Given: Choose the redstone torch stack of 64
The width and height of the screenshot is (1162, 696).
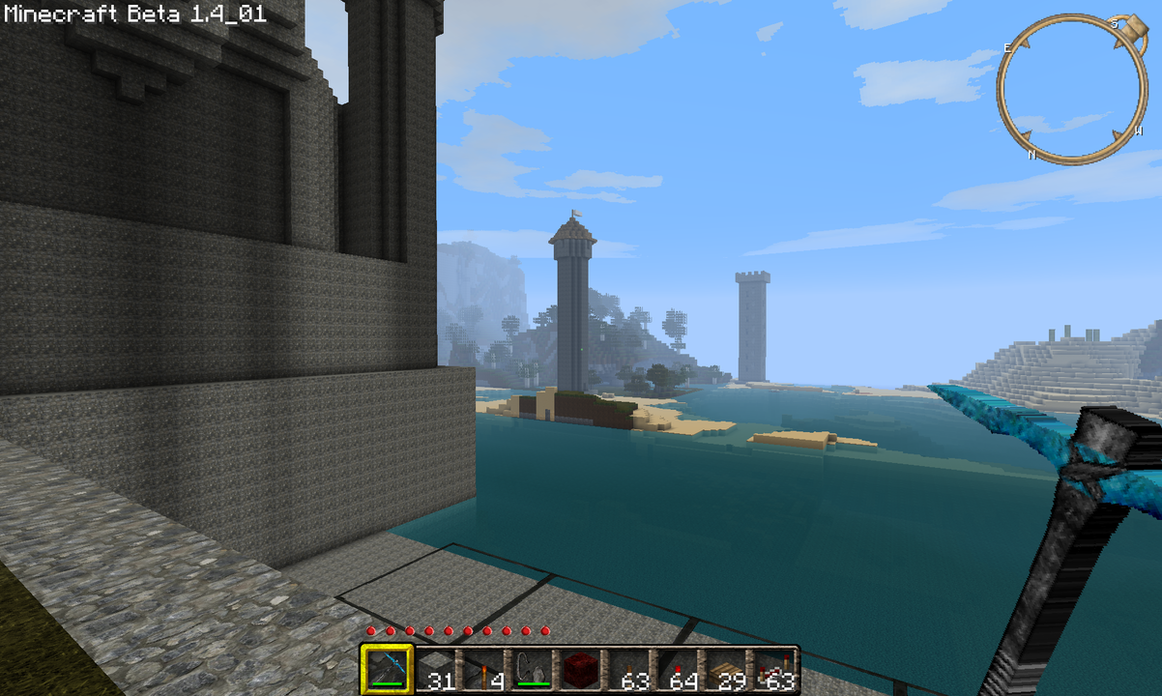Looking at the screenshot, I should pos(677,669).
